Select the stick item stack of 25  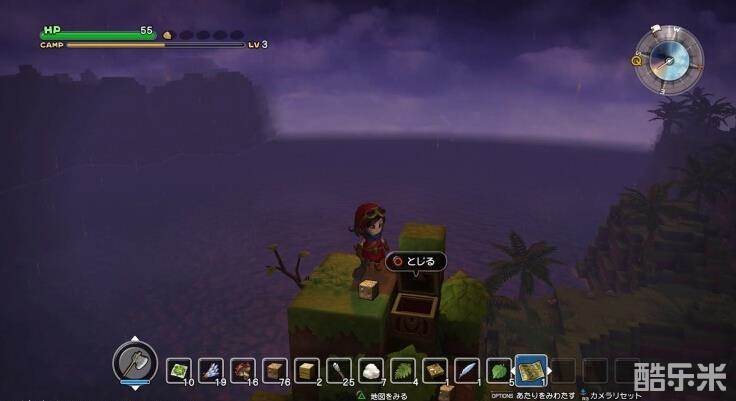point(339,370)
